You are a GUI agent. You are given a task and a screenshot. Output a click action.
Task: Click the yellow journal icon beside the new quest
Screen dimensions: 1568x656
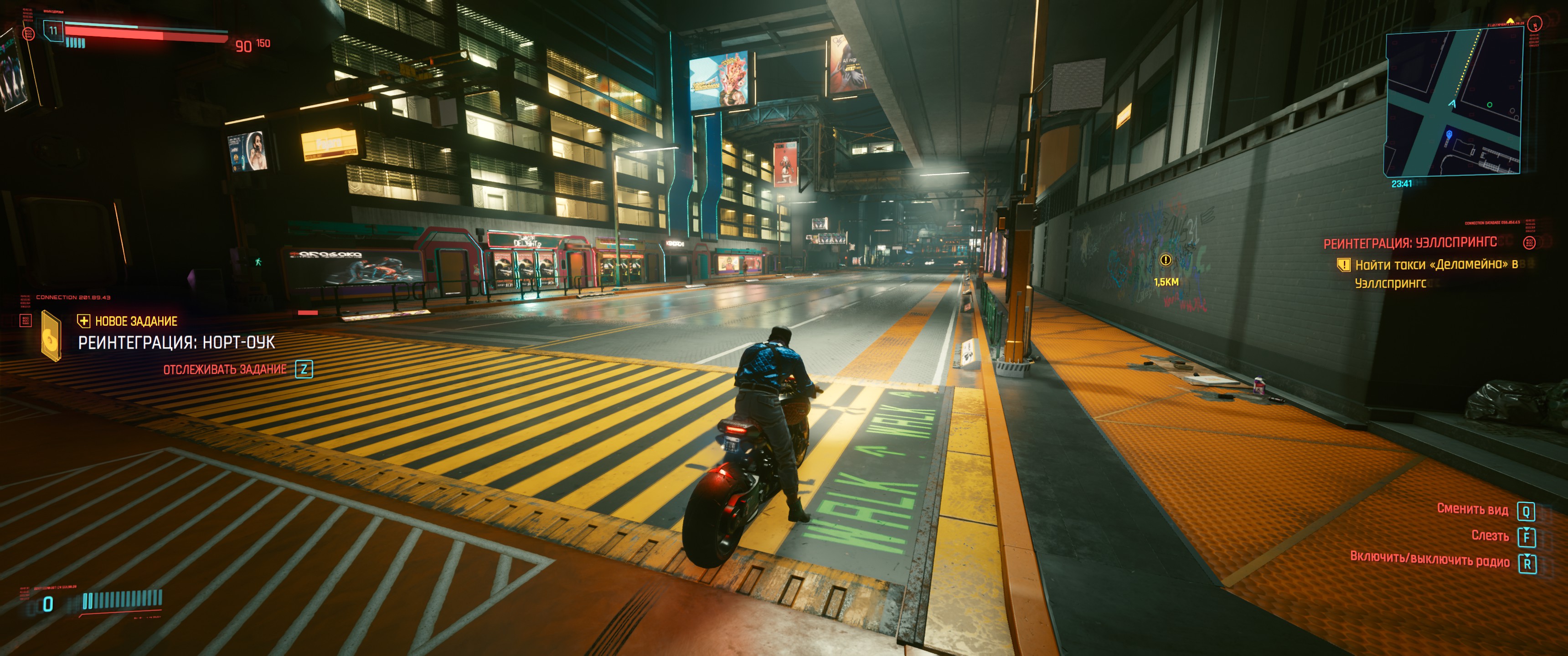(x=51, y=336)
